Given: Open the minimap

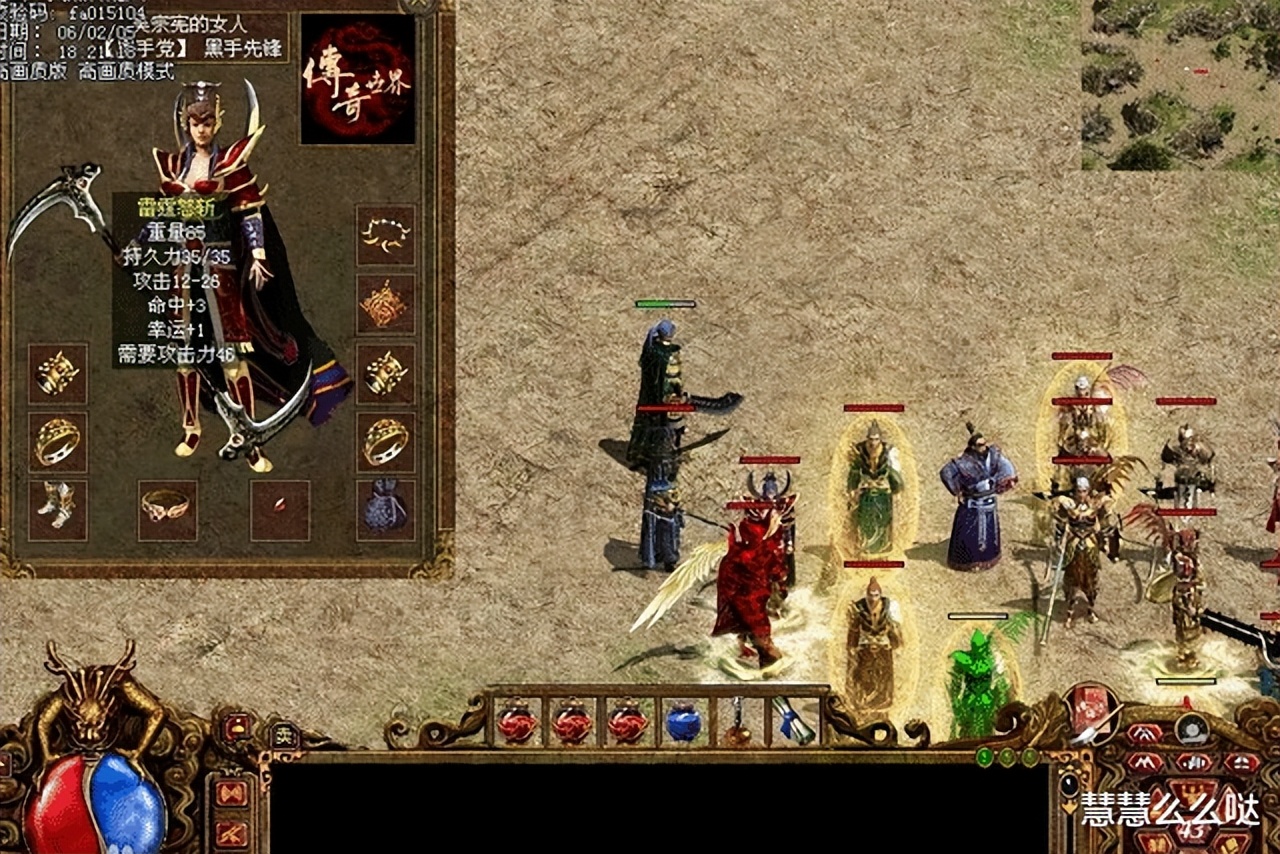Looking at the screenshot, I should click(x=1180, y=84).
